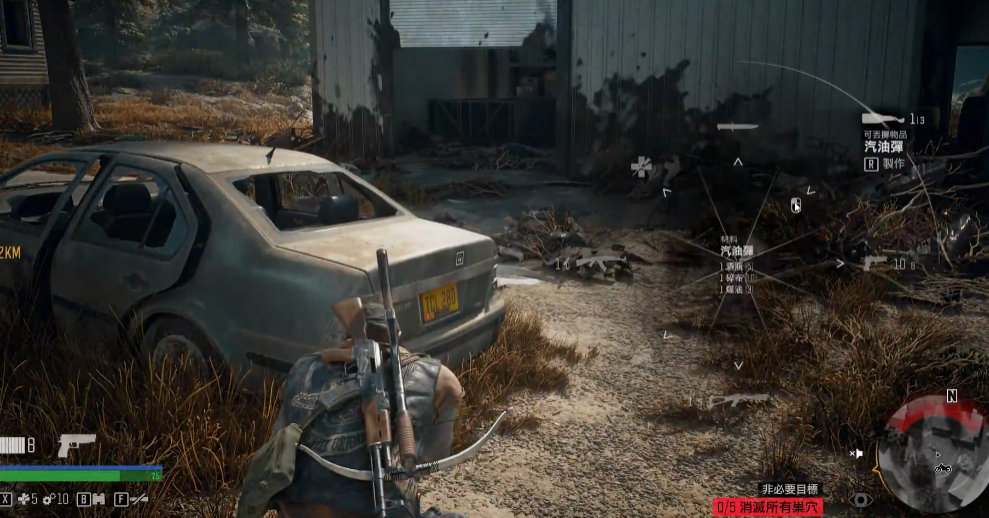Pick the pistol on the weapon wheel

coord(875,263)
